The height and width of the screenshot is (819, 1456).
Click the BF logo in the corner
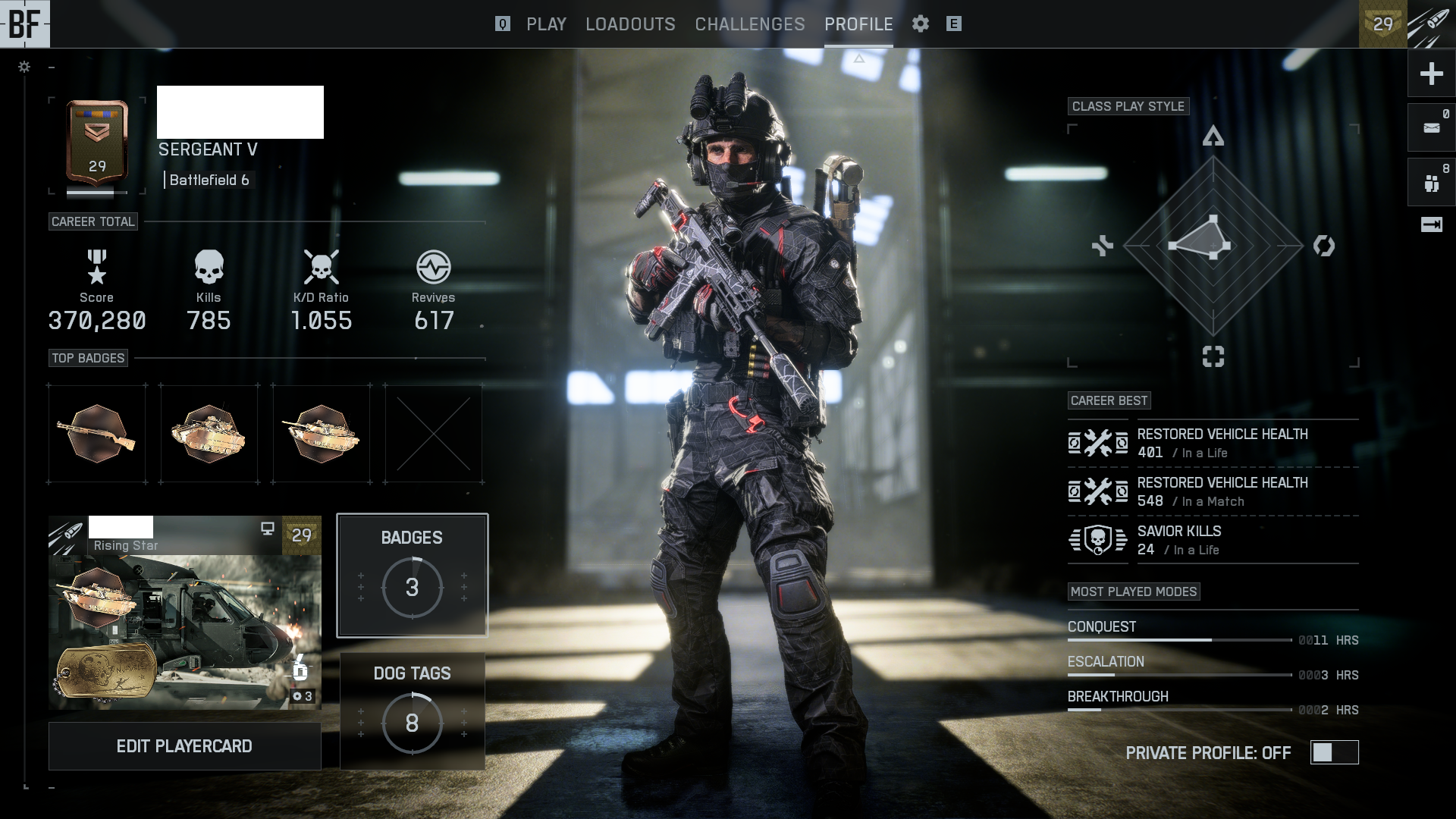24,24
